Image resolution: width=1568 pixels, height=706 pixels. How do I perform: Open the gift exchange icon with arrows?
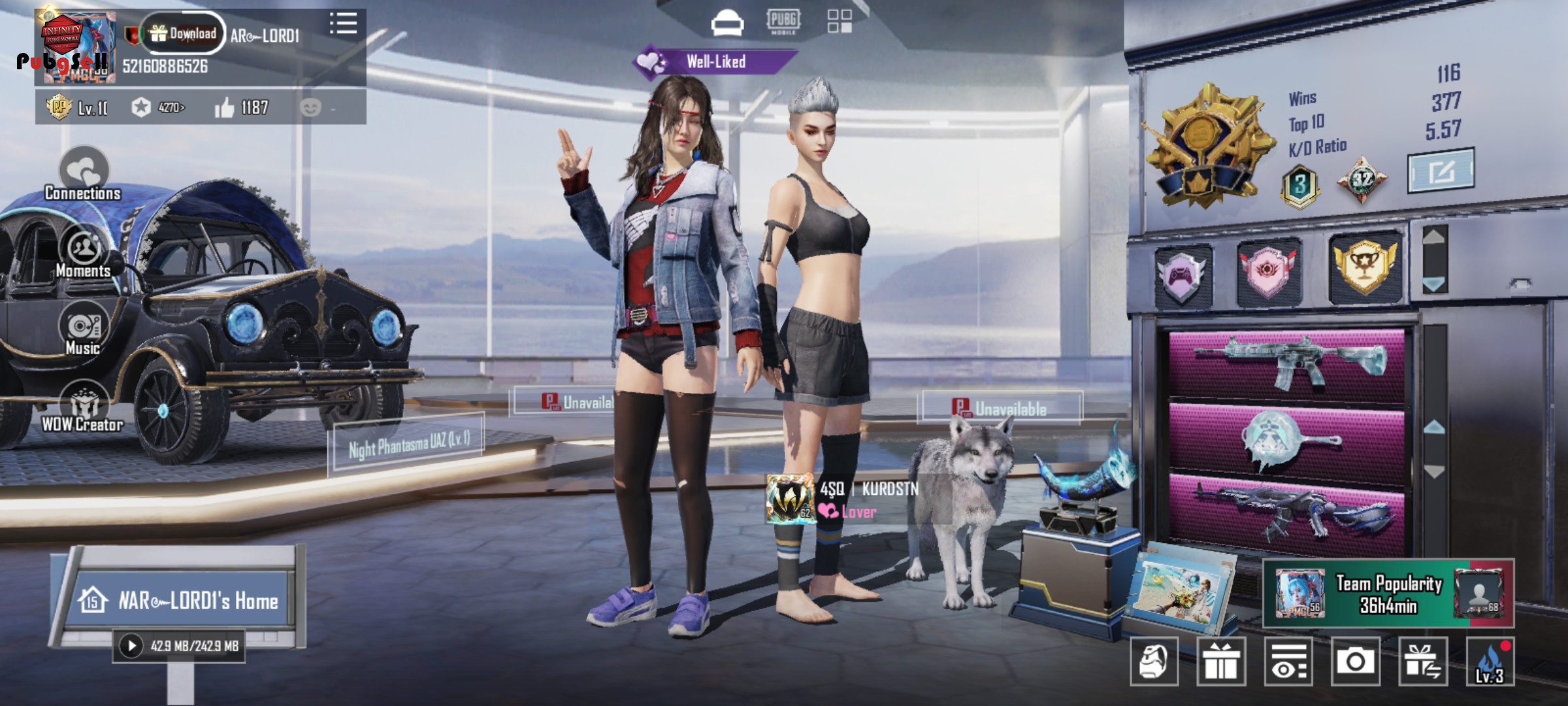(x=1423, y=662)
